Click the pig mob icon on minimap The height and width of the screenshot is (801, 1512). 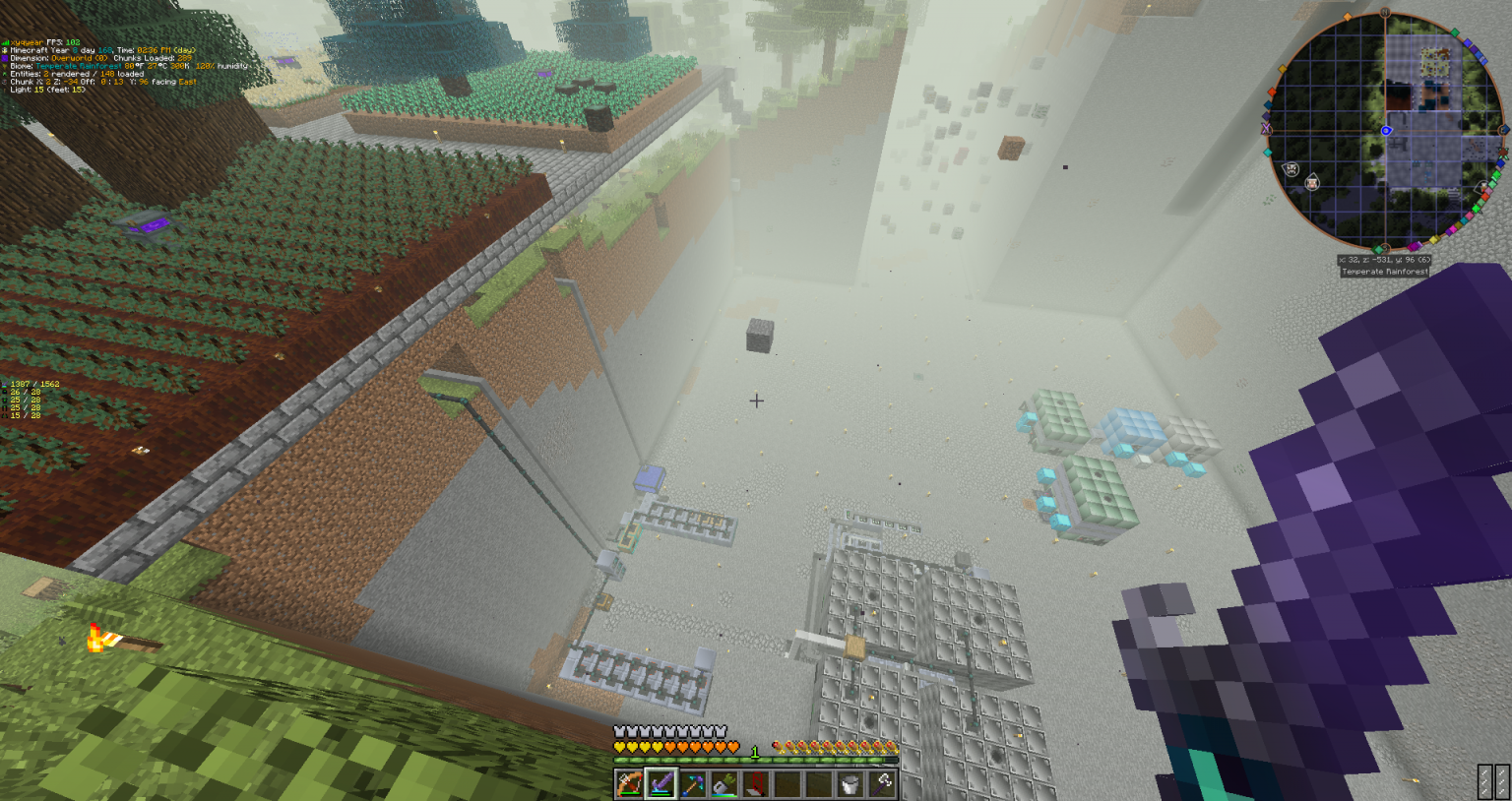point(1312,183)
